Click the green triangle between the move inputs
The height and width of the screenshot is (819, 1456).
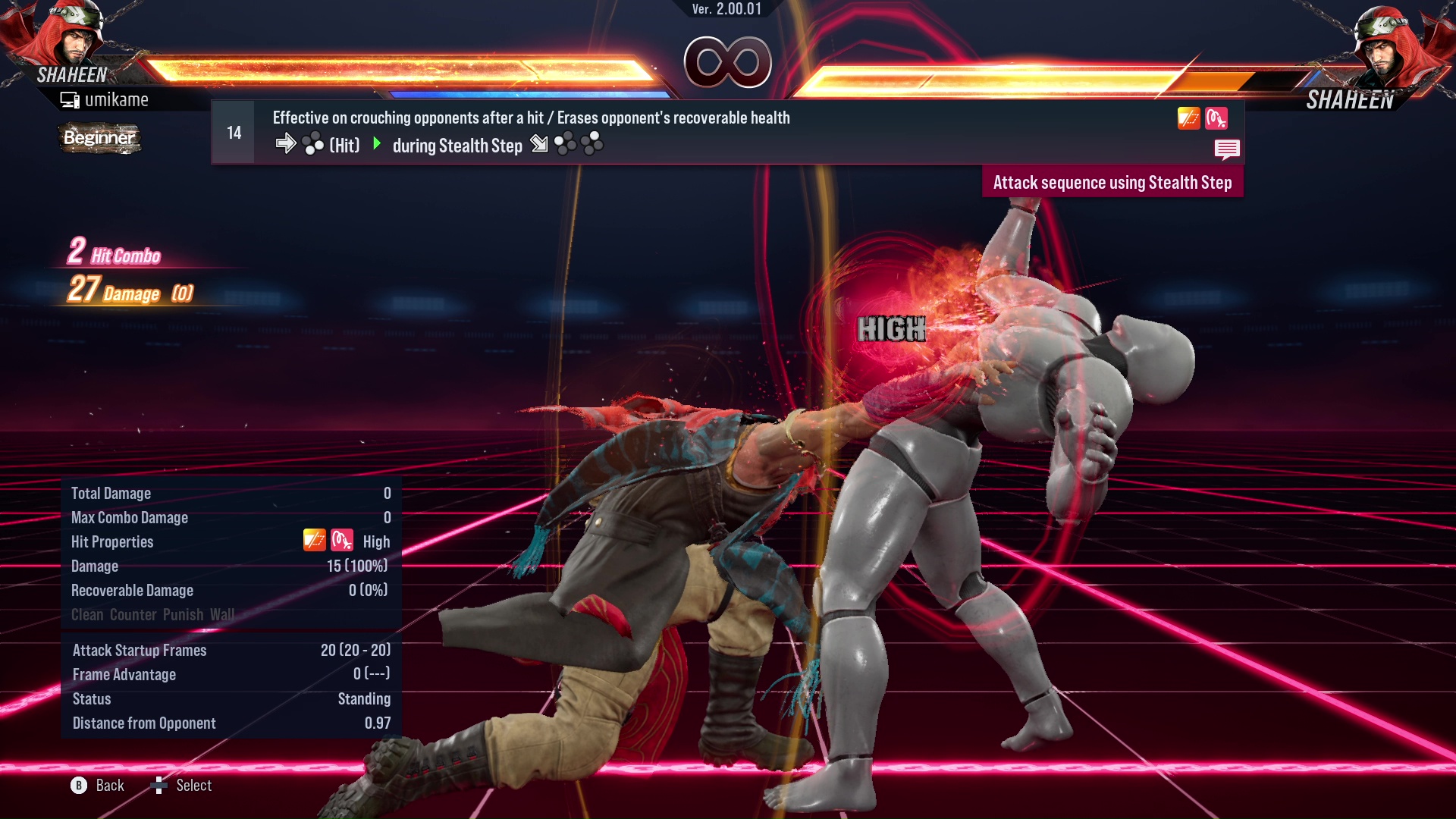pos(376,144)
